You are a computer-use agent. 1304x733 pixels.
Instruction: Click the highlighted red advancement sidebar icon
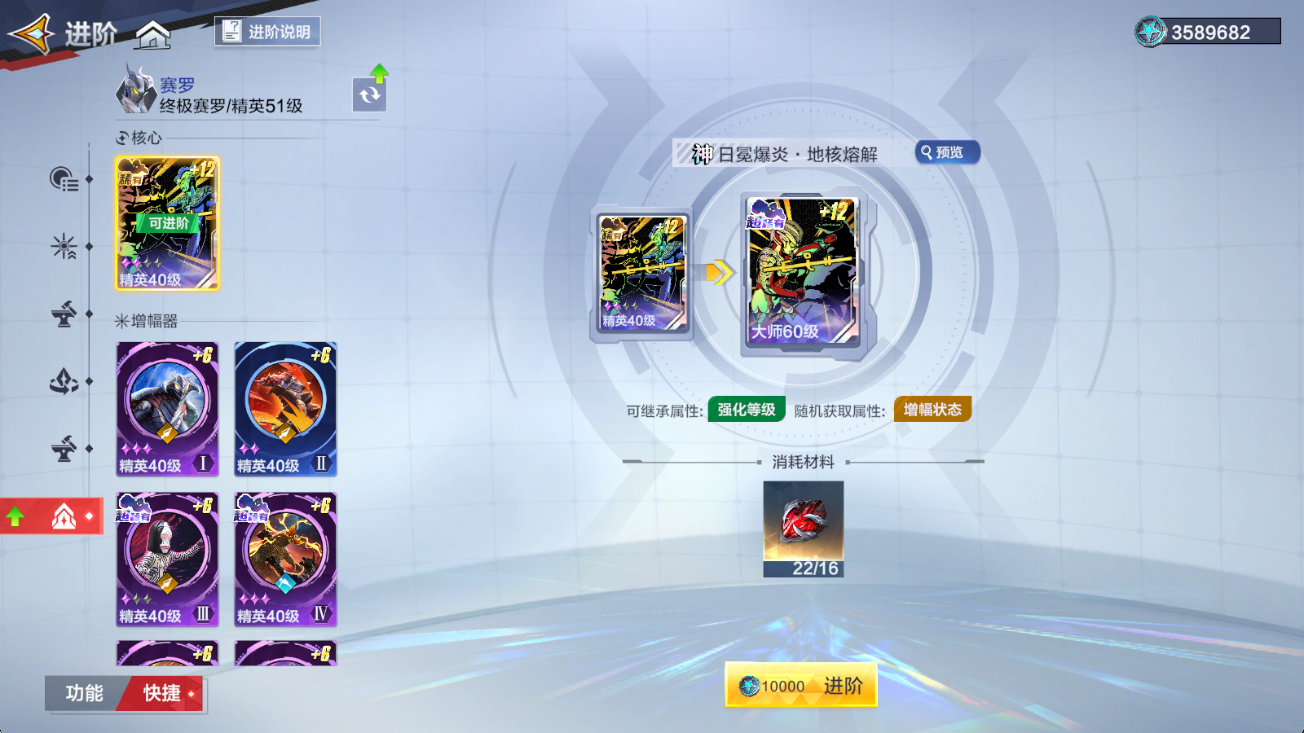63,516
